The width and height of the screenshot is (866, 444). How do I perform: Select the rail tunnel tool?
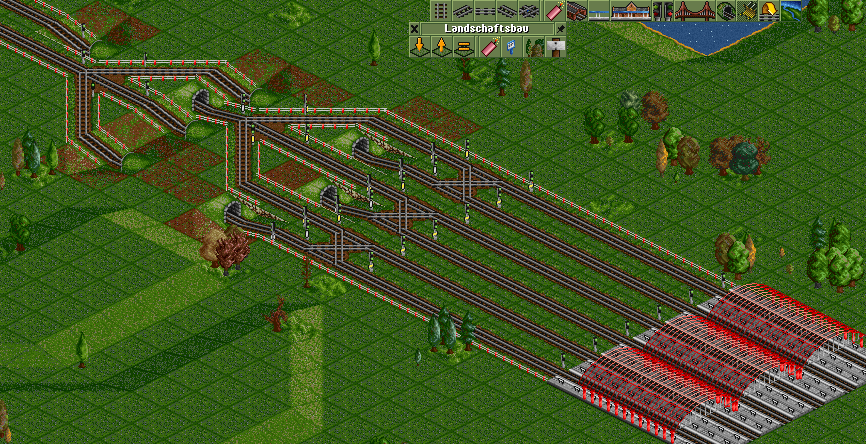tap(724, 11)
